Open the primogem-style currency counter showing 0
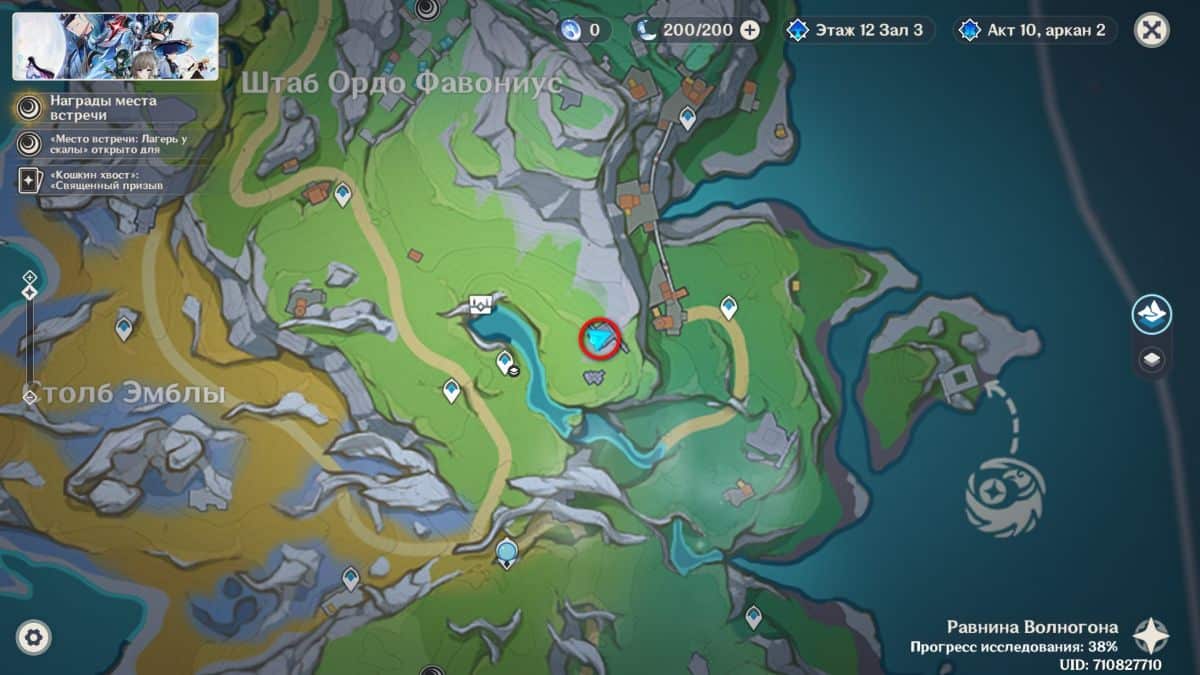The image size is (1200, 675). tap(584, 30)
